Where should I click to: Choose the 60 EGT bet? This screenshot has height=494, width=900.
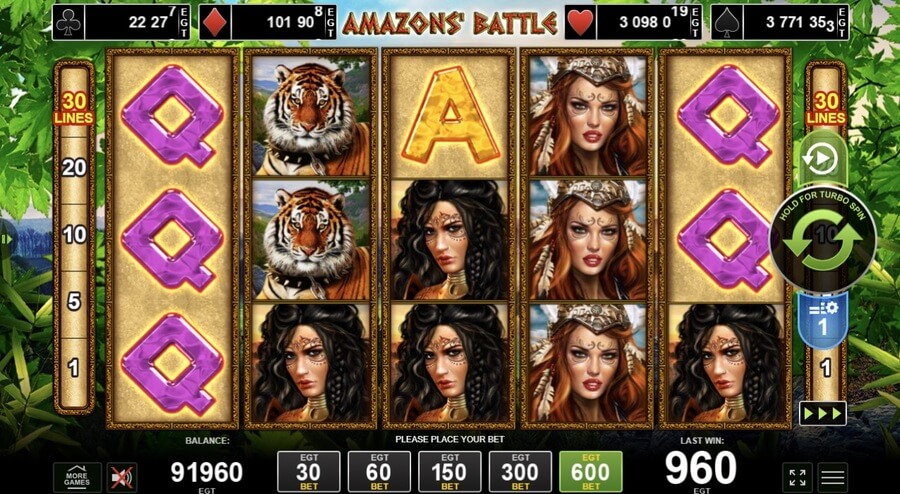tap(379, 472)
